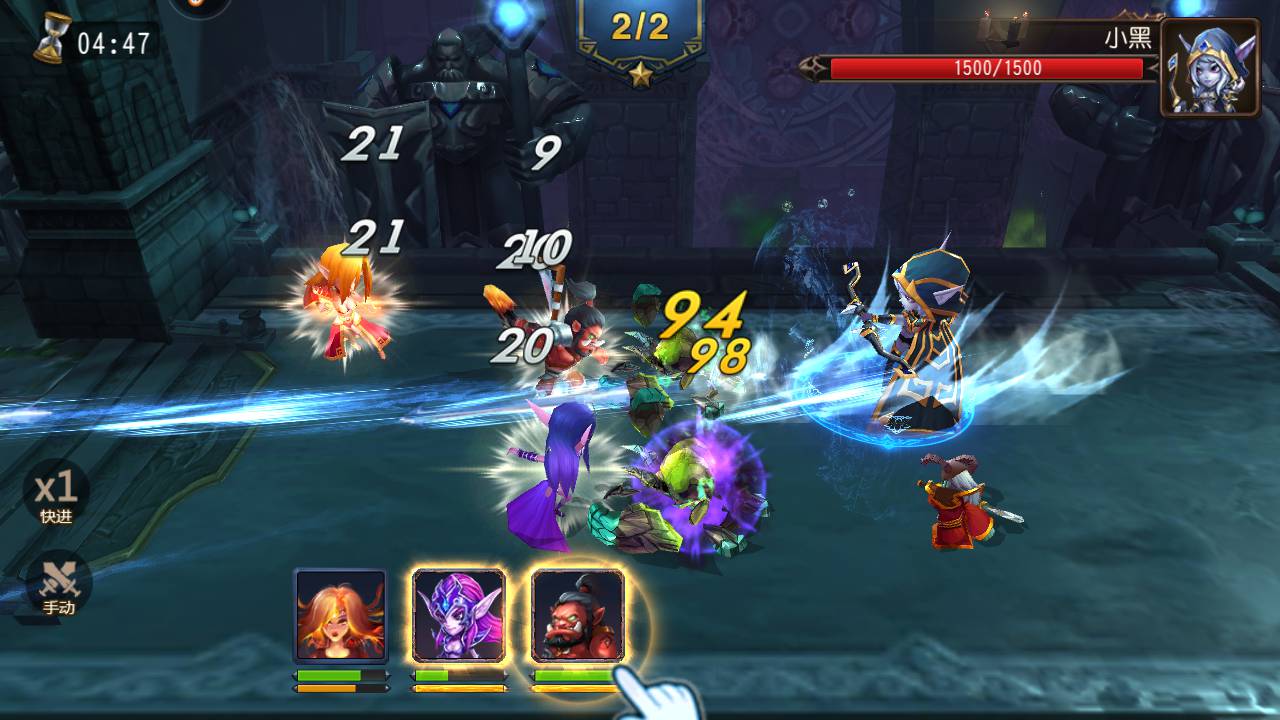Select the boss portrait beside the health bar
Viewport: 1280px width, 720px height.
click(1209, 68)
